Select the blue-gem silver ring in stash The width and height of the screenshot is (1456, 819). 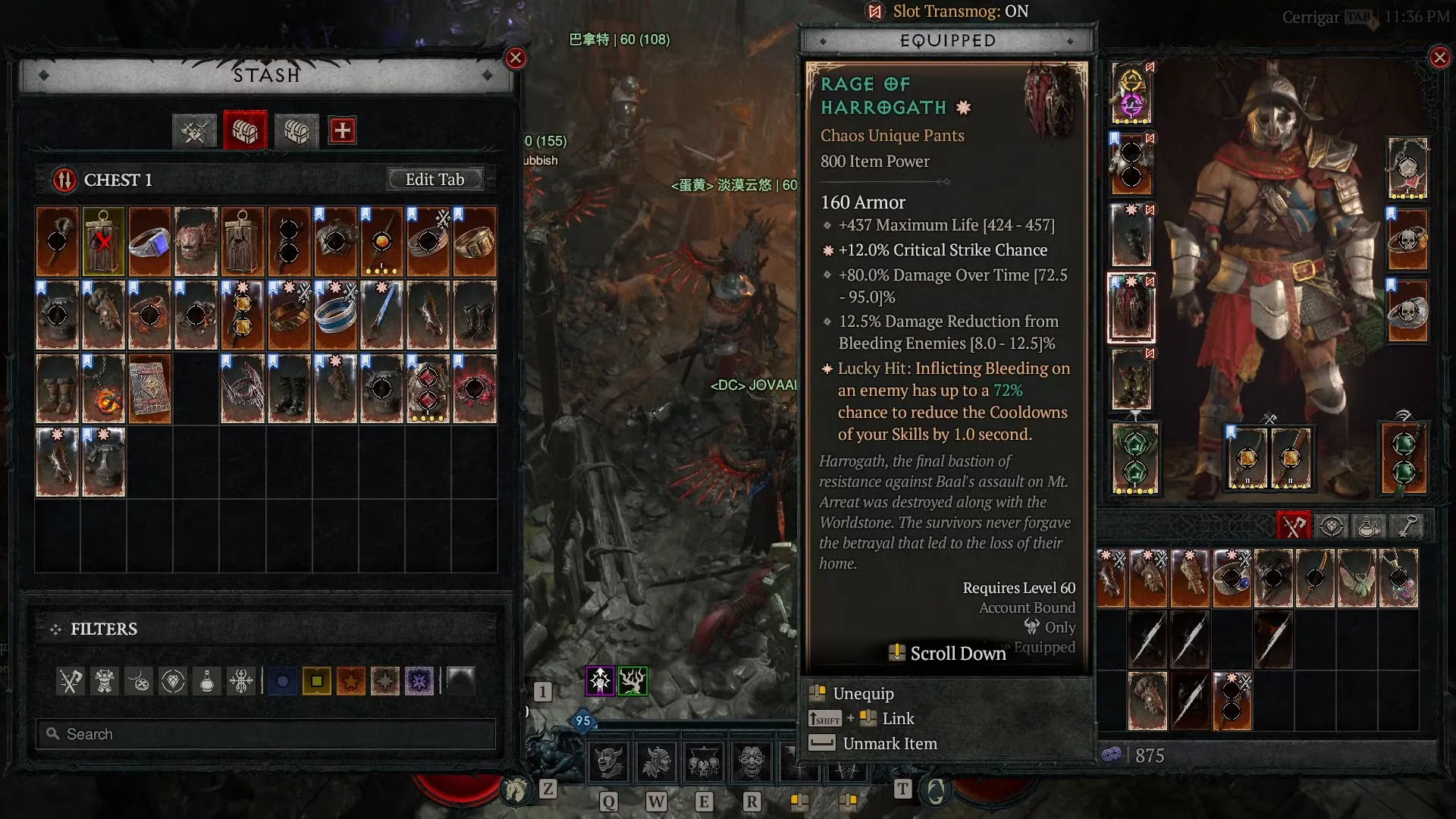pyautogui.click(x=149, y=242)
